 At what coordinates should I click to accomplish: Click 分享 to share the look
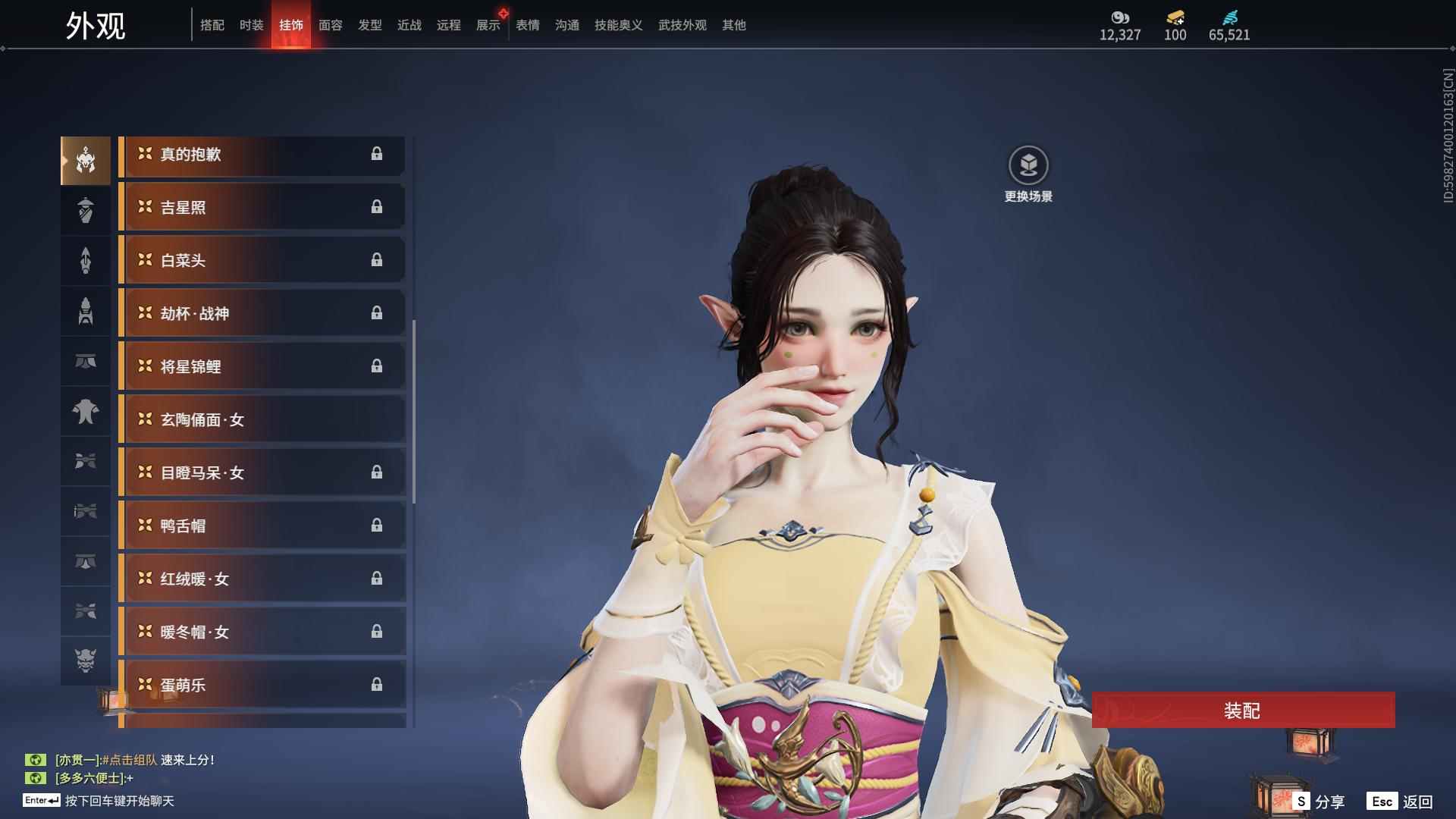pyautogui.click(x=1319, y=802)
